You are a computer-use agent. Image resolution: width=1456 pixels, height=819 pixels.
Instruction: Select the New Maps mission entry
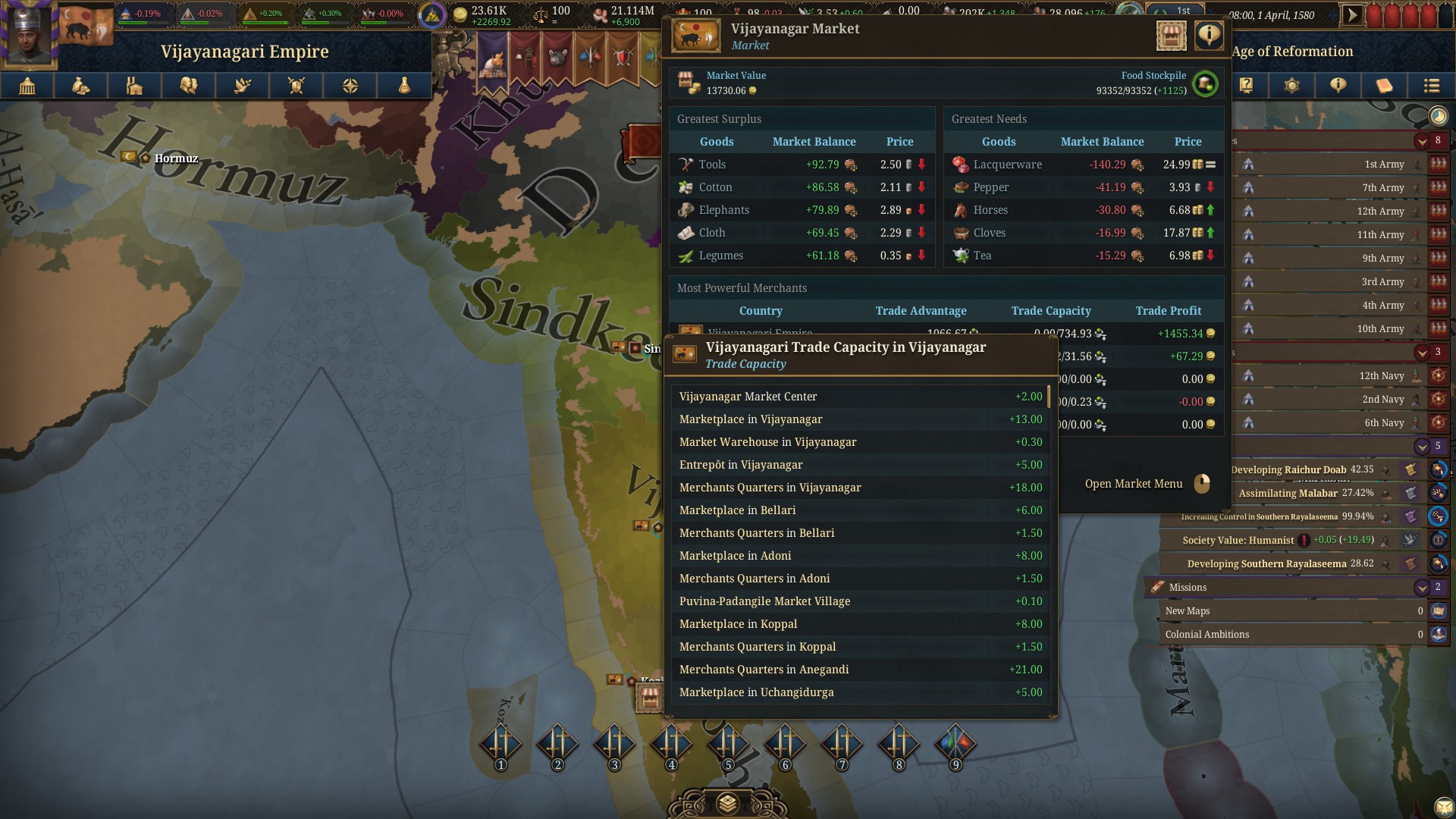(1289, 610)
